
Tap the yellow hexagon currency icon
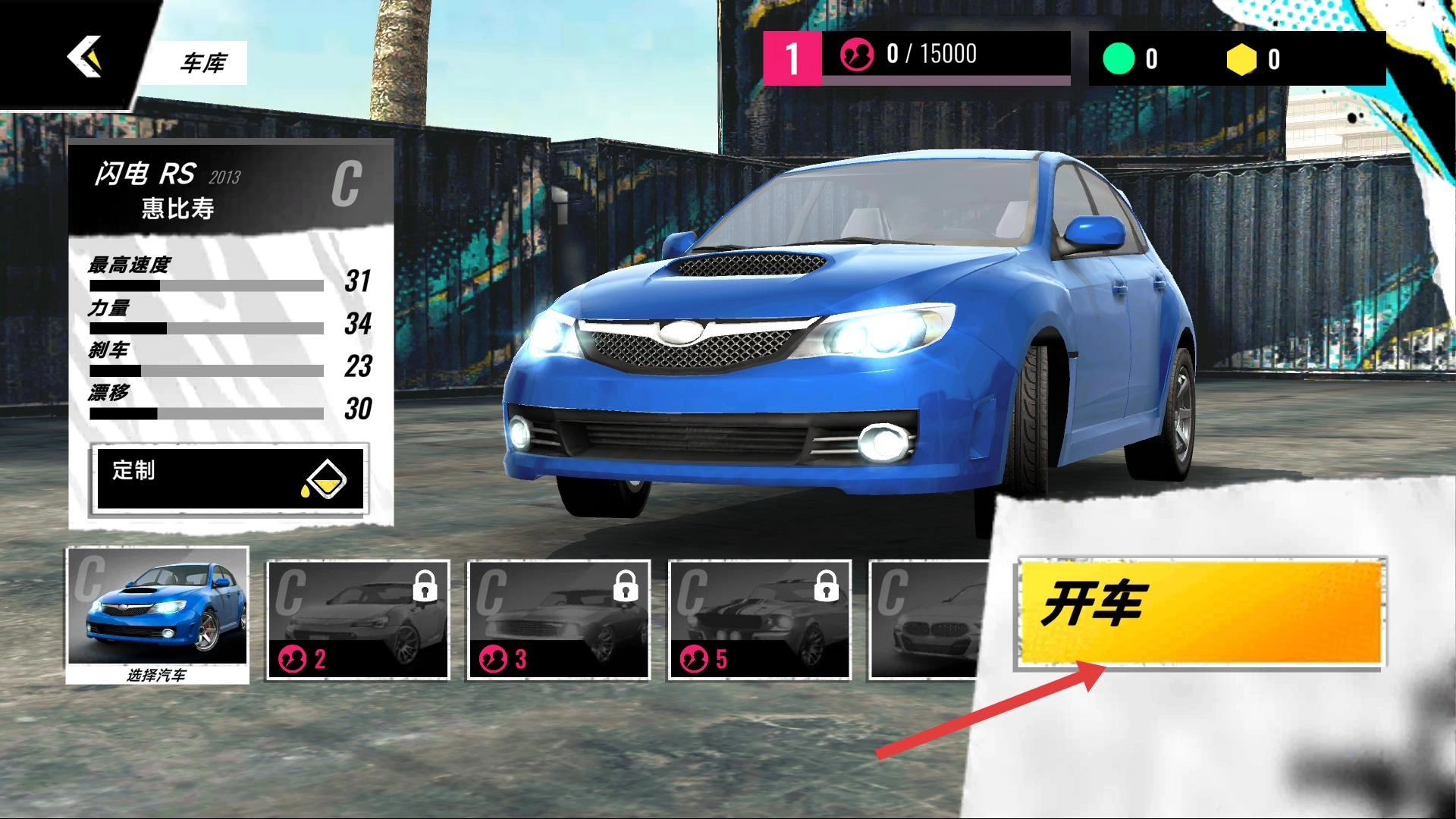click(x=1241, y=59)
